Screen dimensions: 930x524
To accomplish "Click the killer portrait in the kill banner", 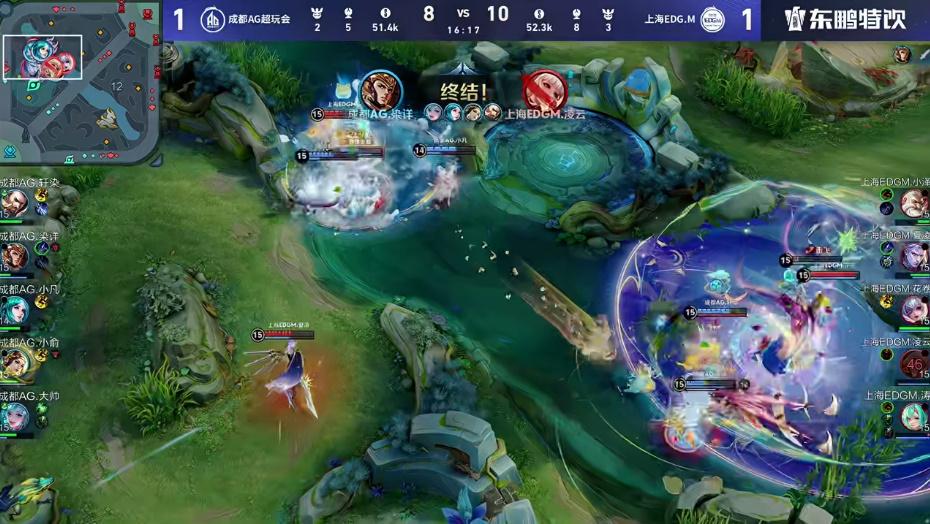I will pyautogui.click(x=380, y=91).
